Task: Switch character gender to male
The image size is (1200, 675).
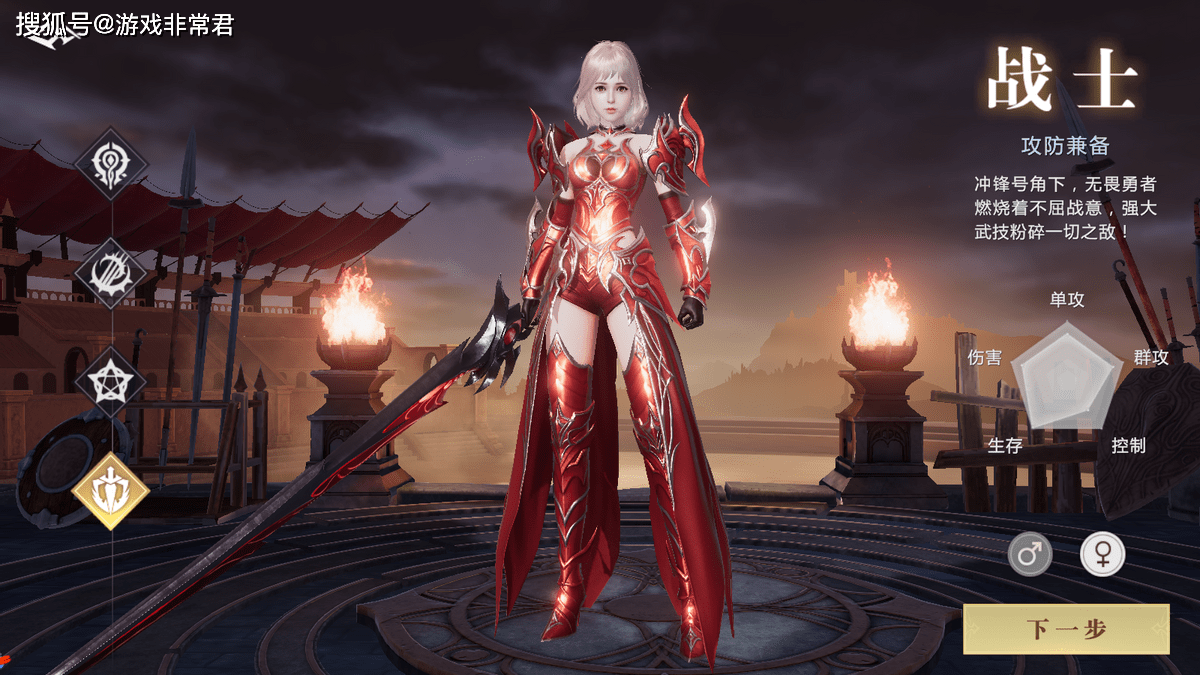Action: click(1029, 553)
